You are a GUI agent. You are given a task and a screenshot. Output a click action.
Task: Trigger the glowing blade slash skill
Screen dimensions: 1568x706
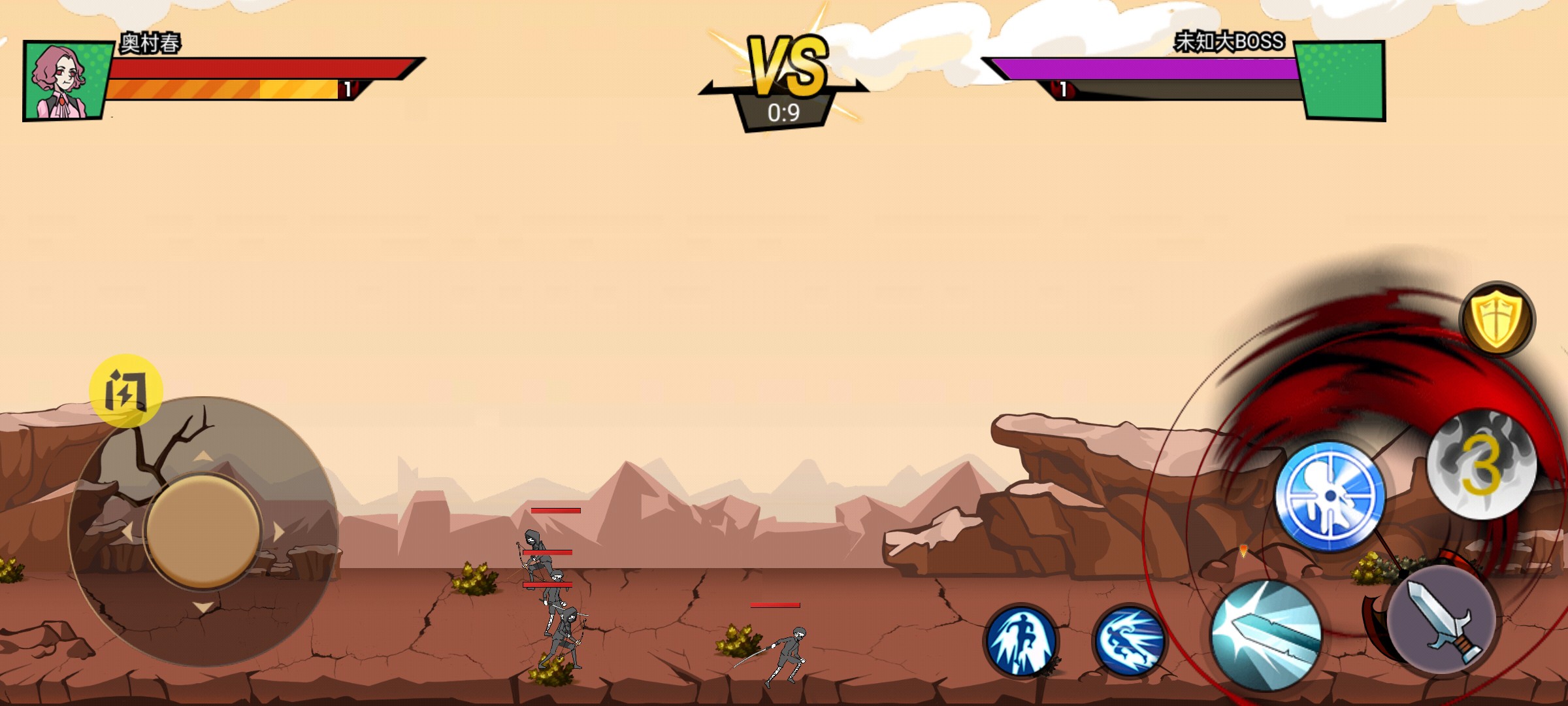[x=1266, y=635]
